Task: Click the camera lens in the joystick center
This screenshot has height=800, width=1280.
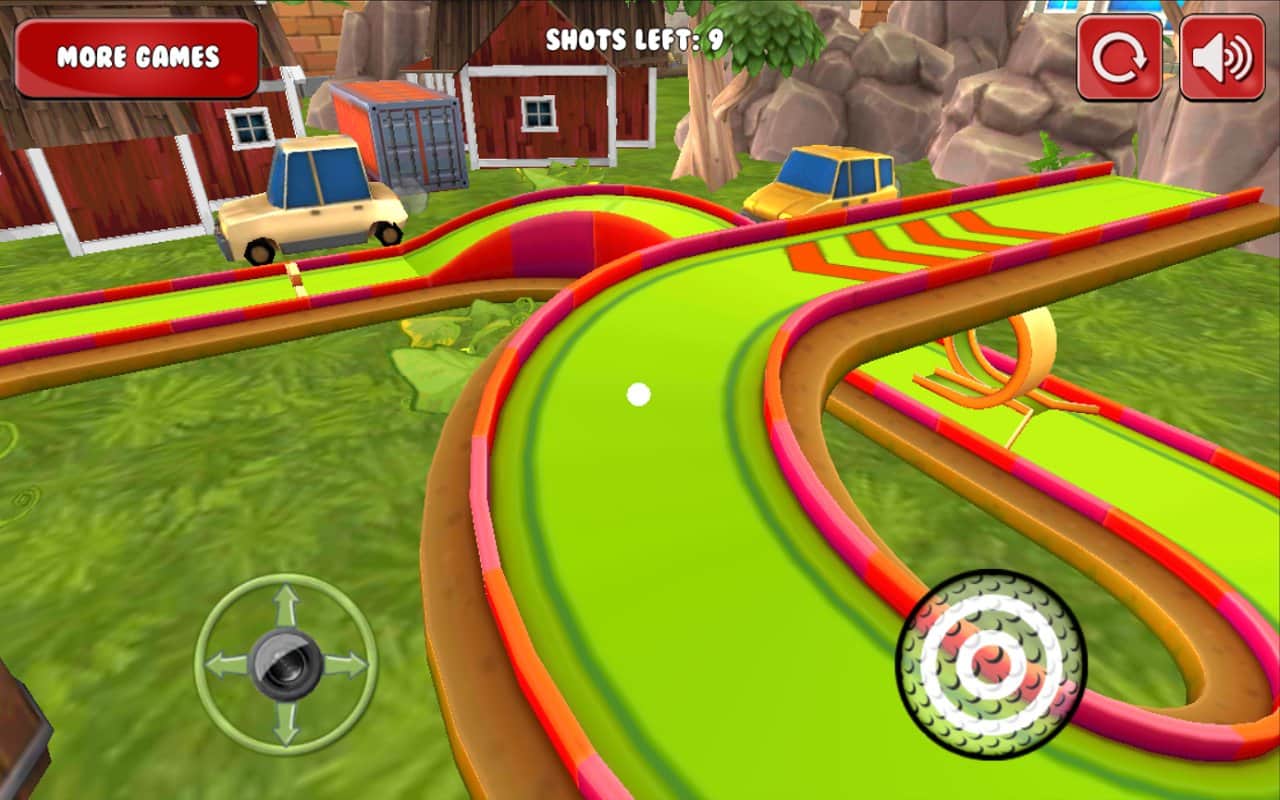Action: (x=285, y=660)
